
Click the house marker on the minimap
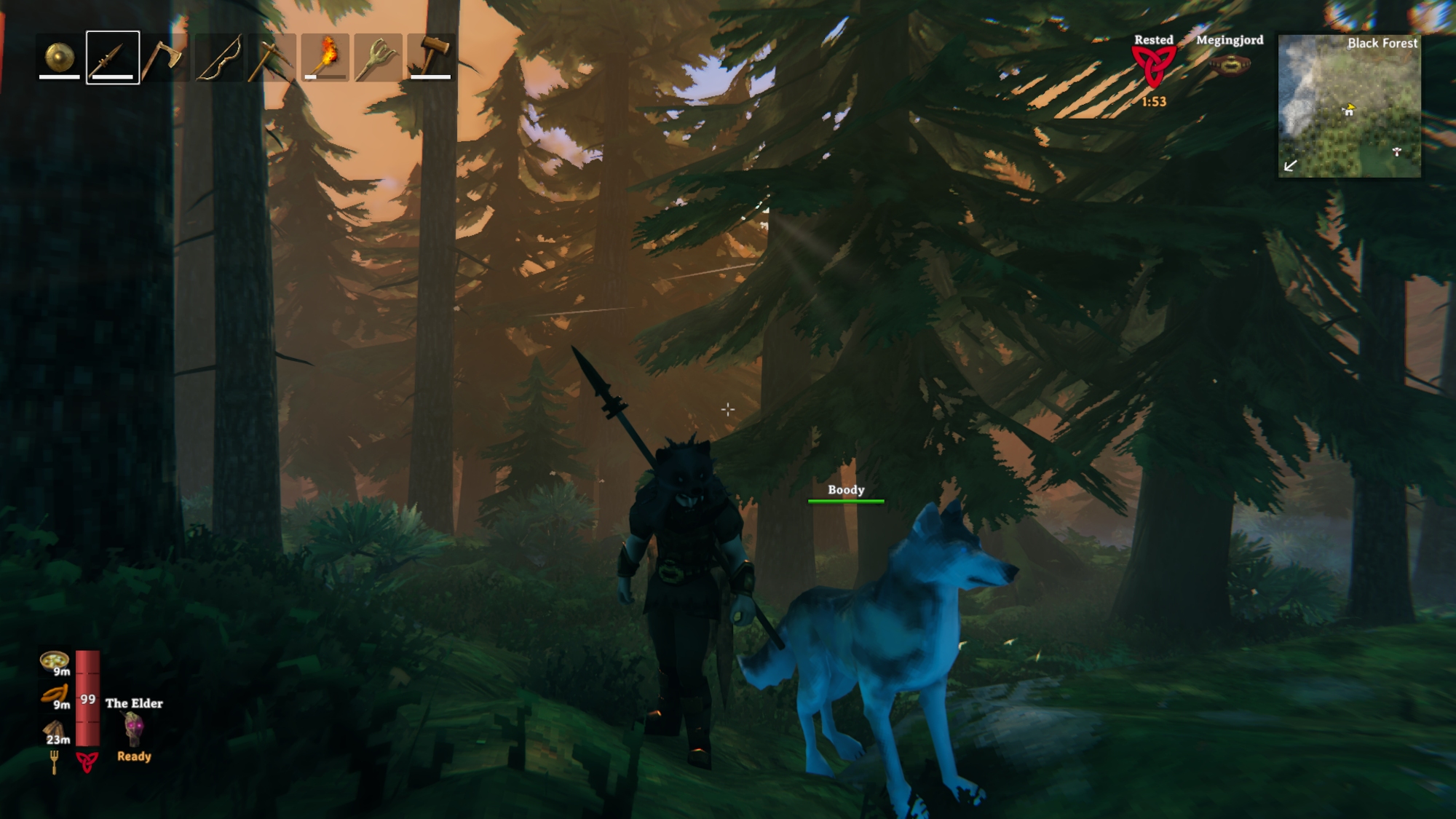(x=1348, y=111)
